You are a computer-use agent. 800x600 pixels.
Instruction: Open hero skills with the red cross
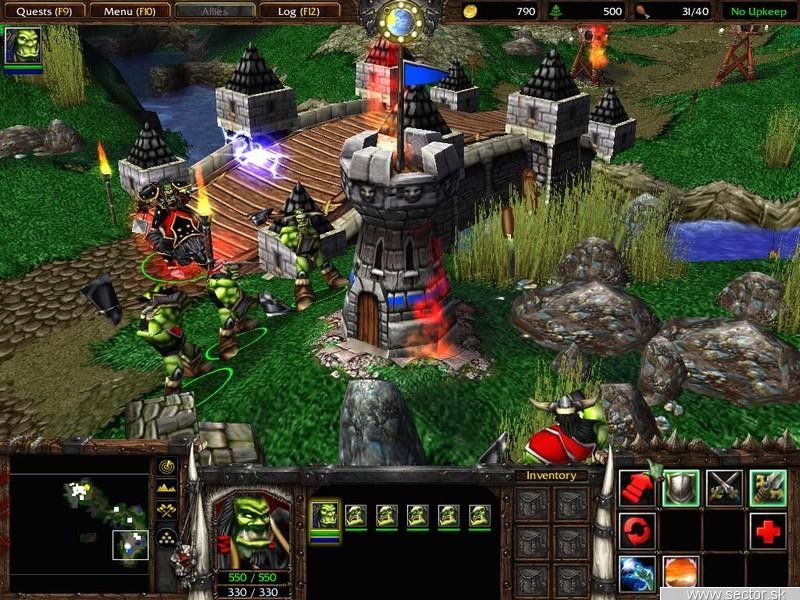768,531
